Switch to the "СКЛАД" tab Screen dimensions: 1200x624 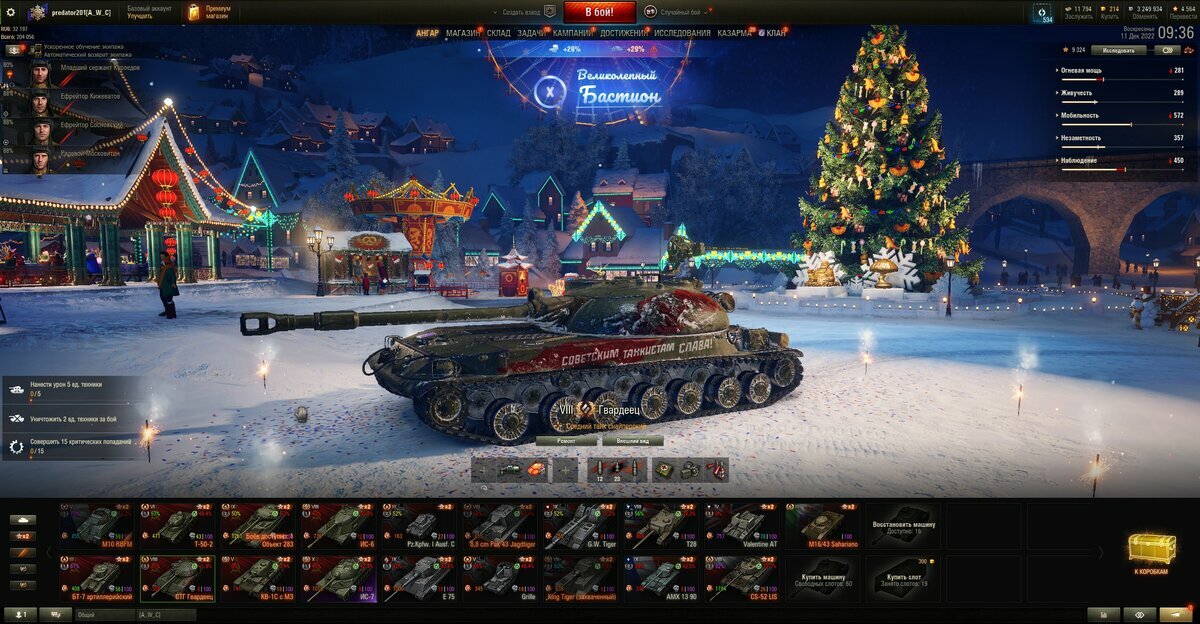click(499, 33)
